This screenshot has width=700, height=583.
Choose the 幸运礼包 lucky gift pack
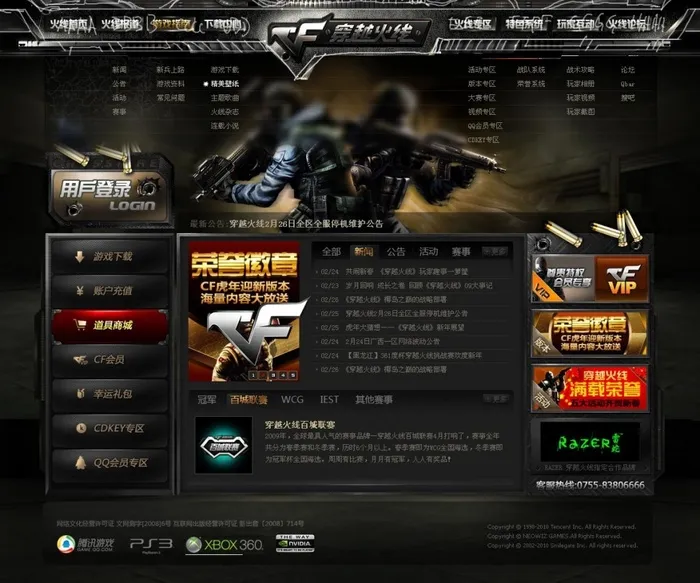click(110, 394)
